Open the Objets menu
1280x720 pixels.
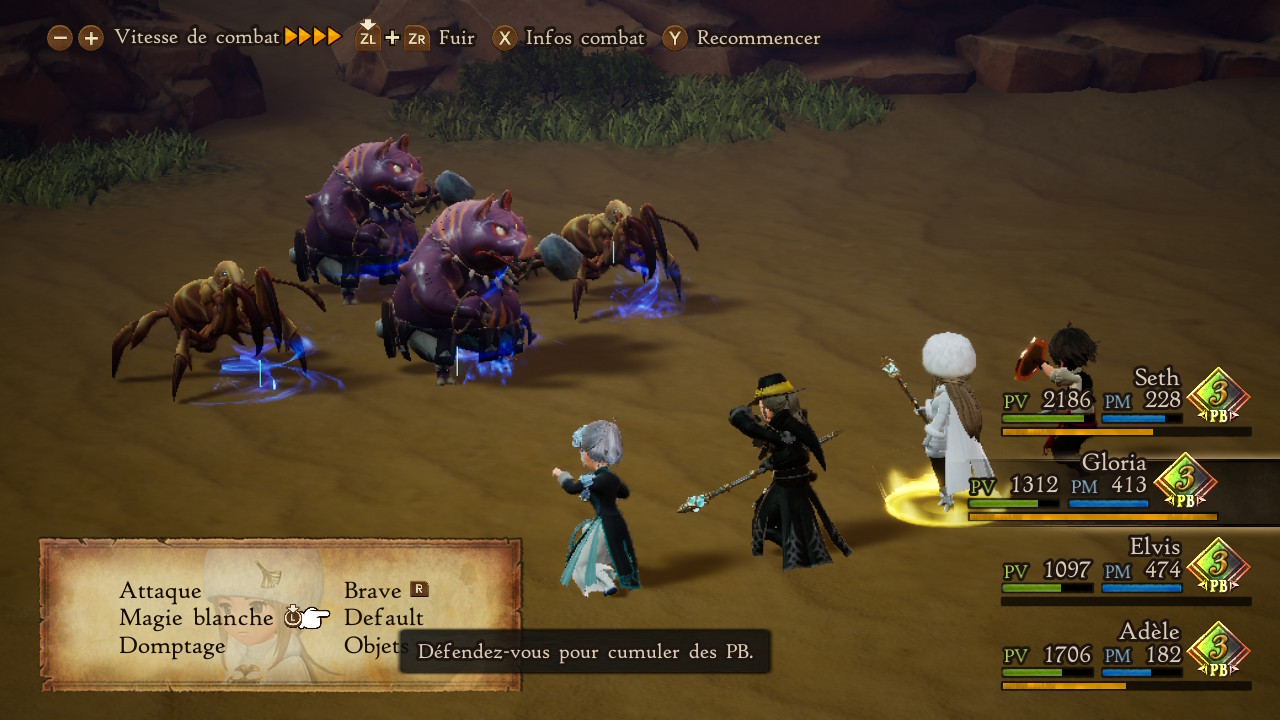click(373, 645)
